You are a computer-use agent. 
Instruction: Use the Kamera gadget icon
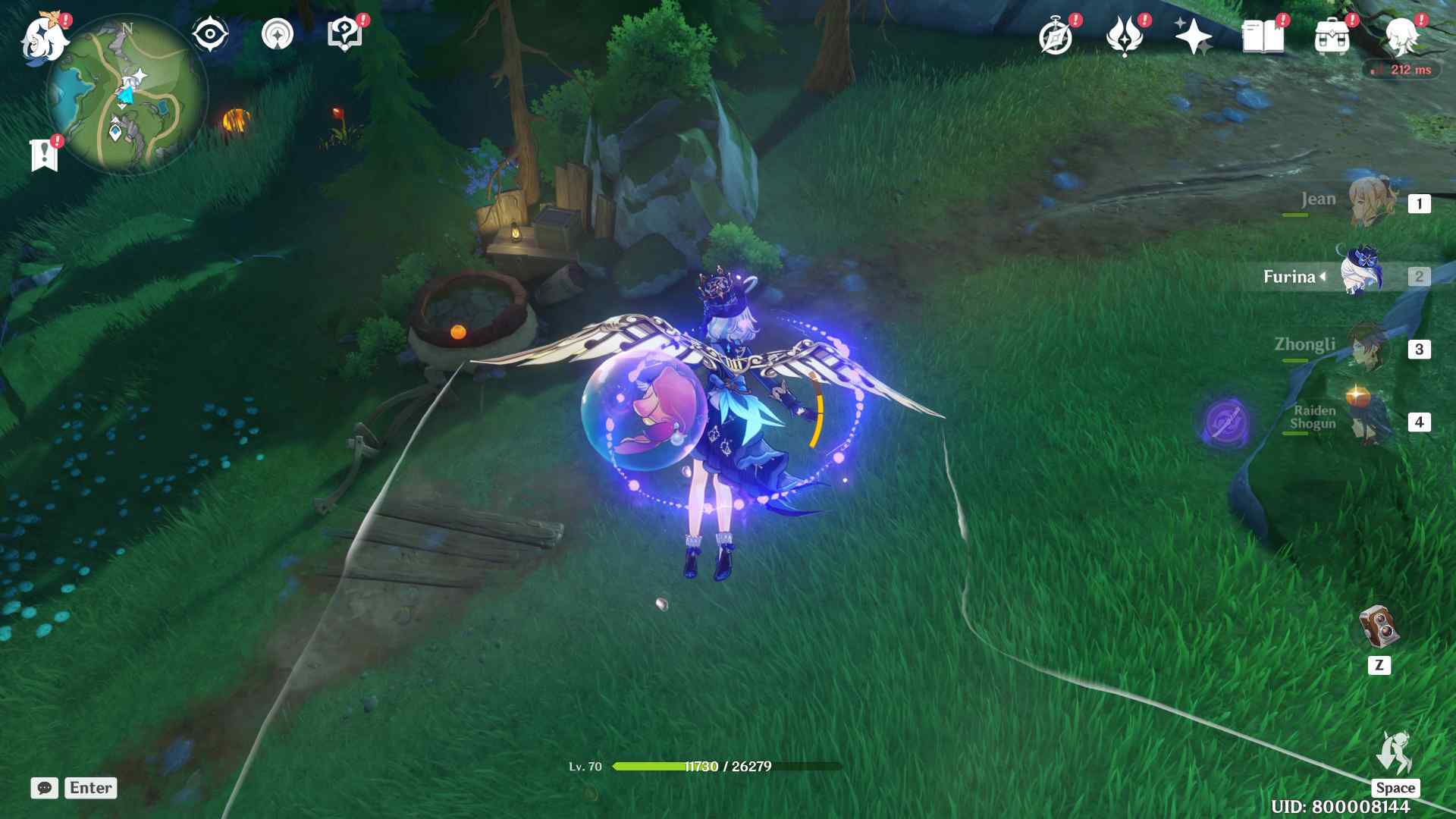pos(1379,628)
